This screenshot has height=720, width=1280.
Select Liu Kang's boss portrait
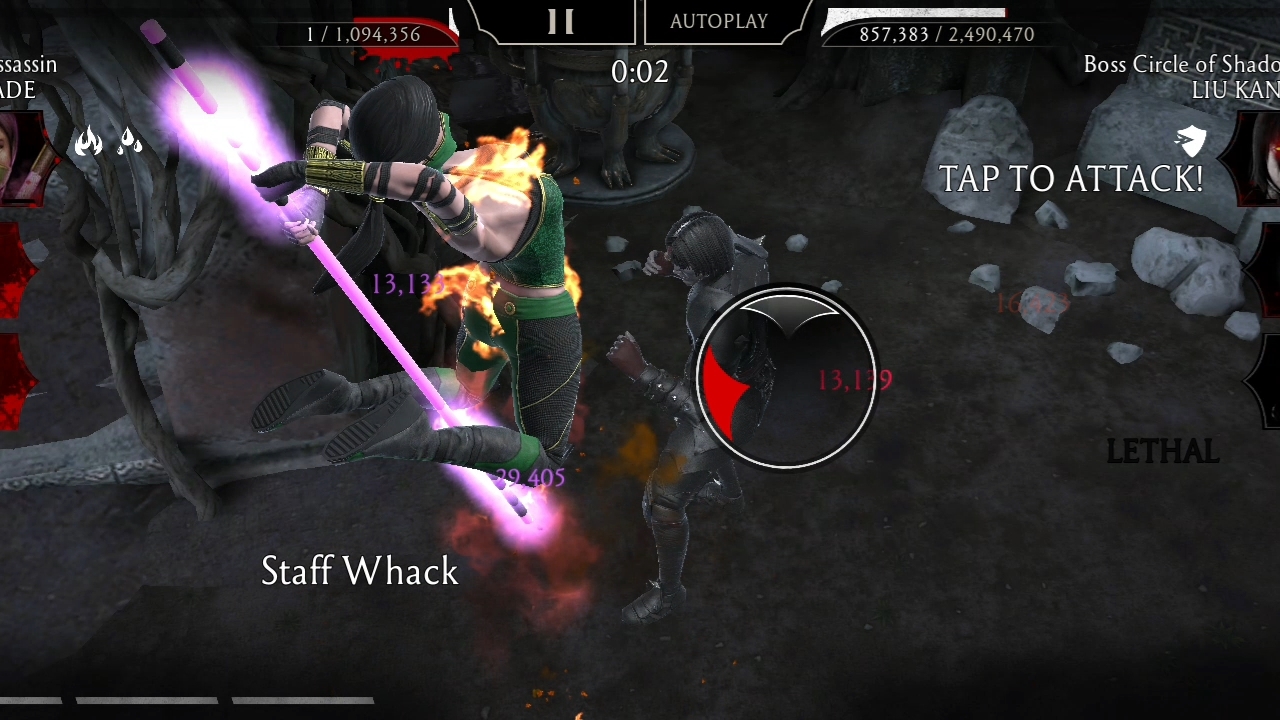(x=1260, y=157)
